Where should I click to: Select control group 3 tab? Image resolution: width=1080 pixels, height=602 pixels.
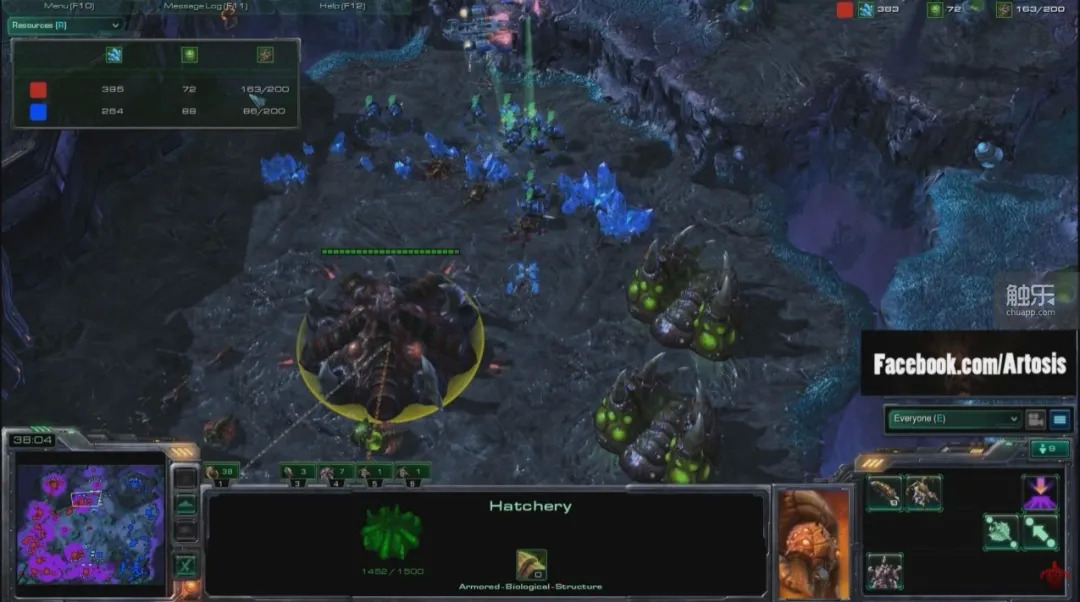click(298, 471)
